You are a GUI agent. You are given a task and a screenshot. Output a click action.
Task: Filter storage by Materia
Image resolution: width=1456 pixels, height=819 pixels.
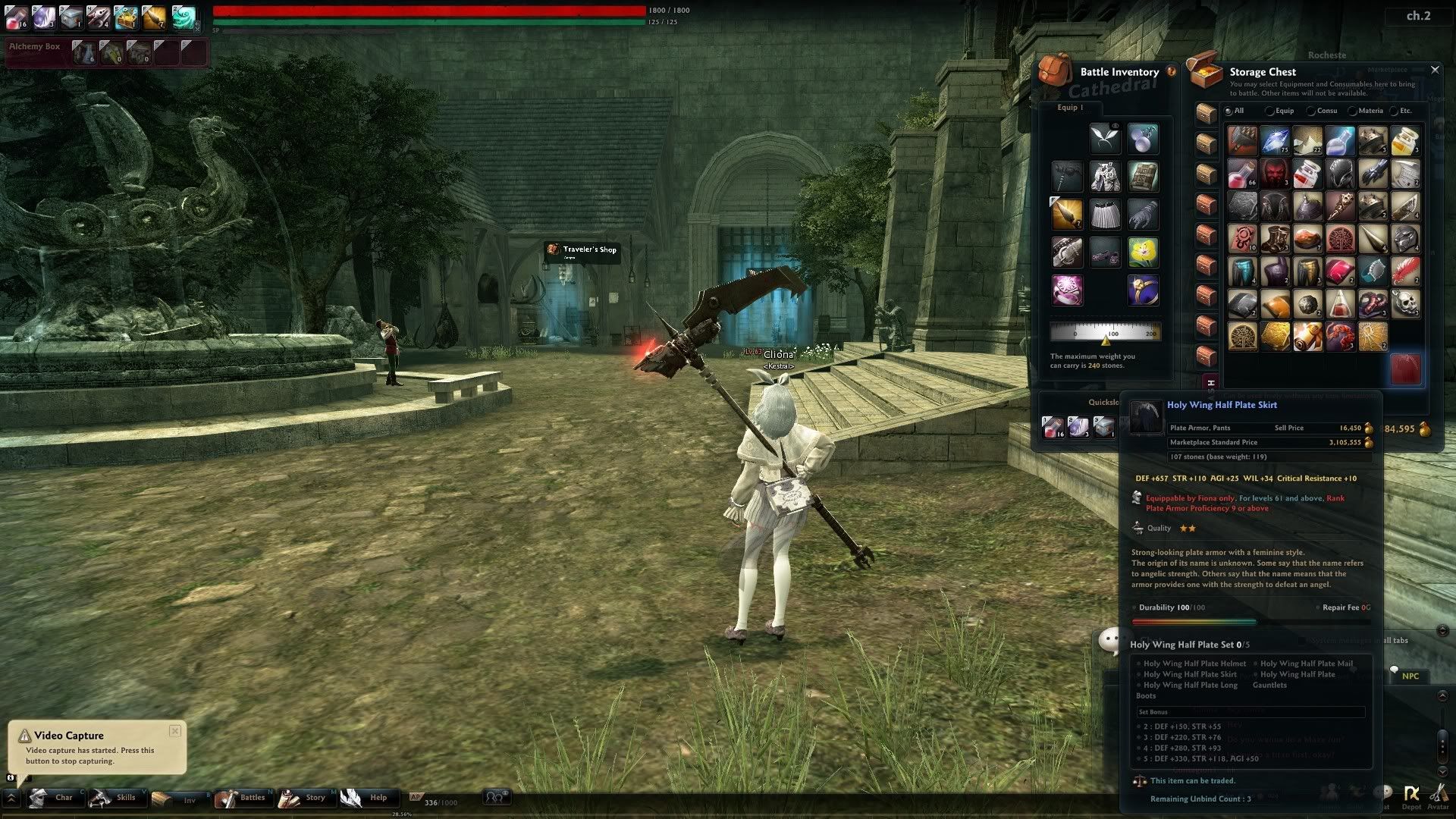[1353, 111]
